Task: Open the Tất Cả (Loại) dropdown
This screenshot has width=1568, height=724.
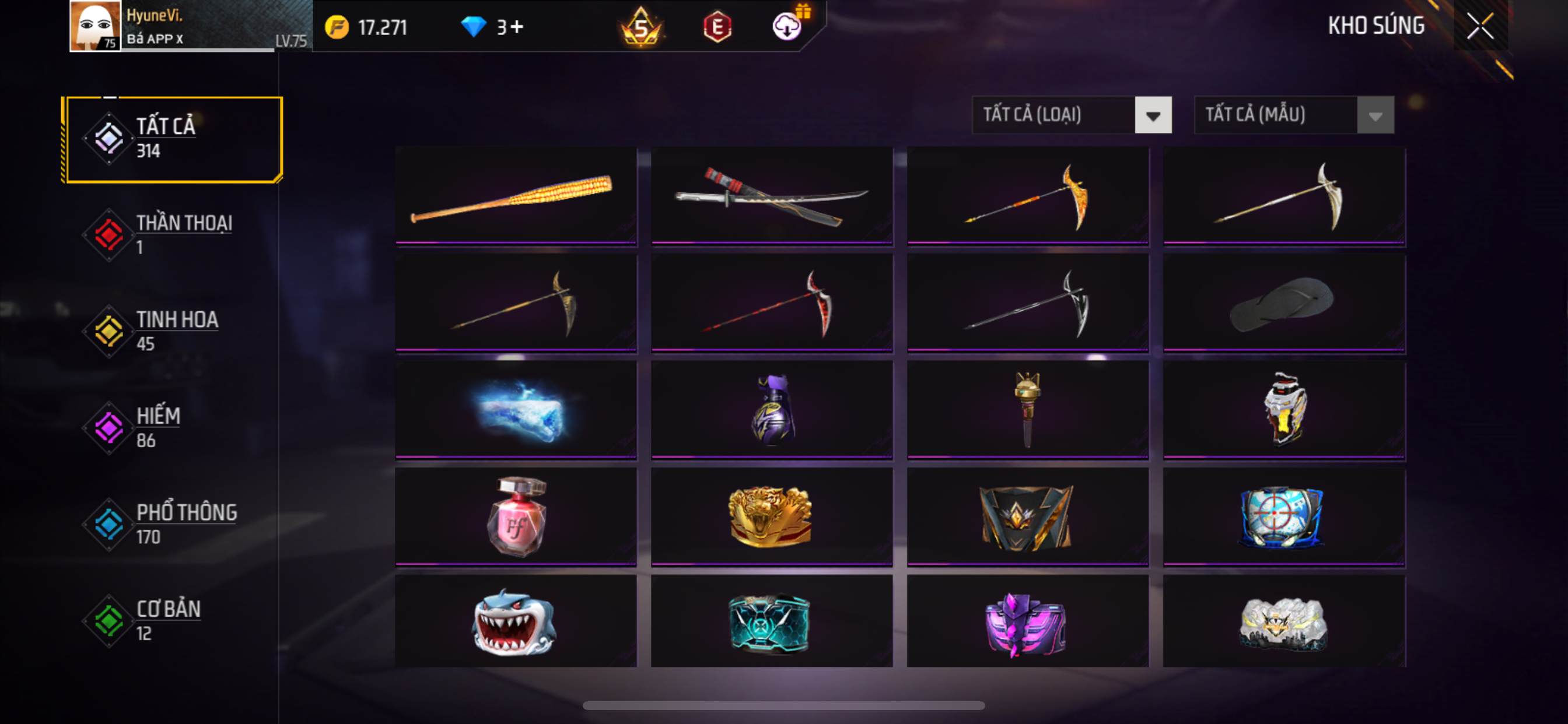Action: point(1072,115)
